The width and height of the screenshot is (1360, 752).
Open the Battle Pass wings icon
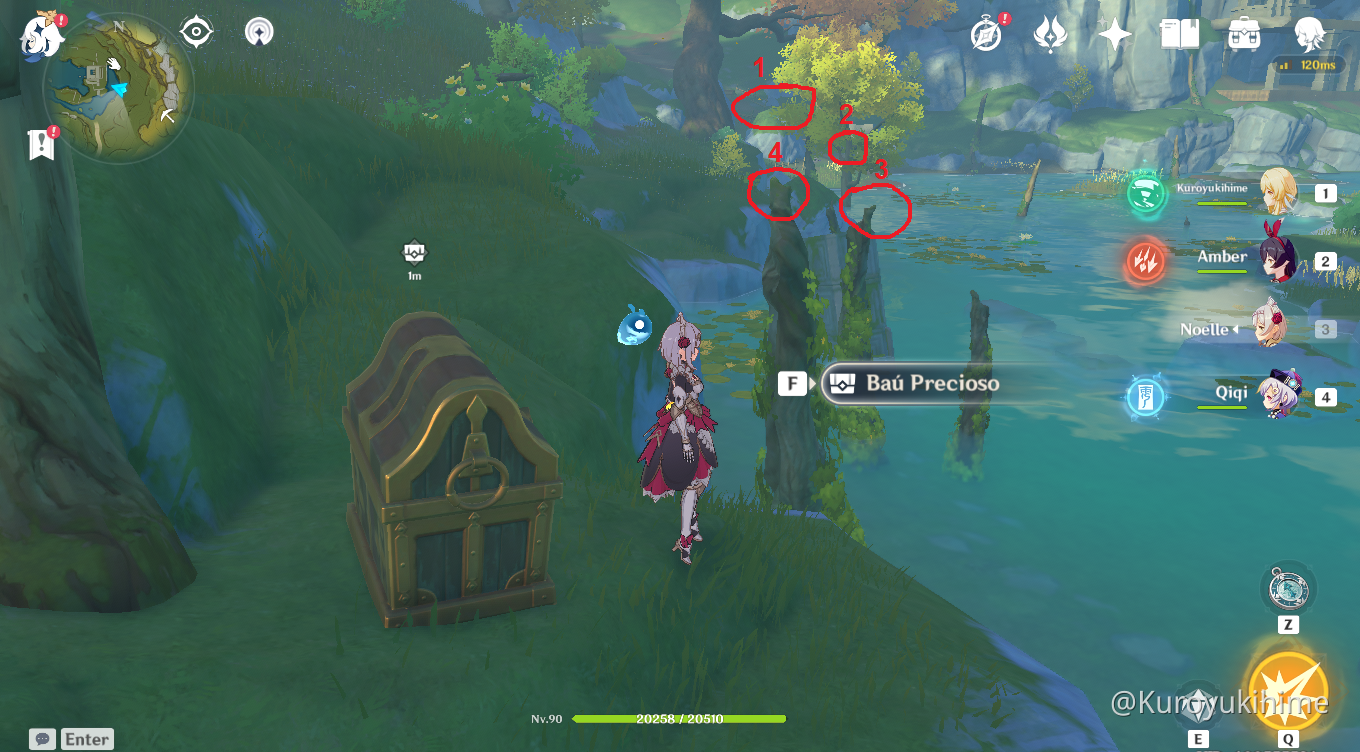click(x=1050, y=32)
